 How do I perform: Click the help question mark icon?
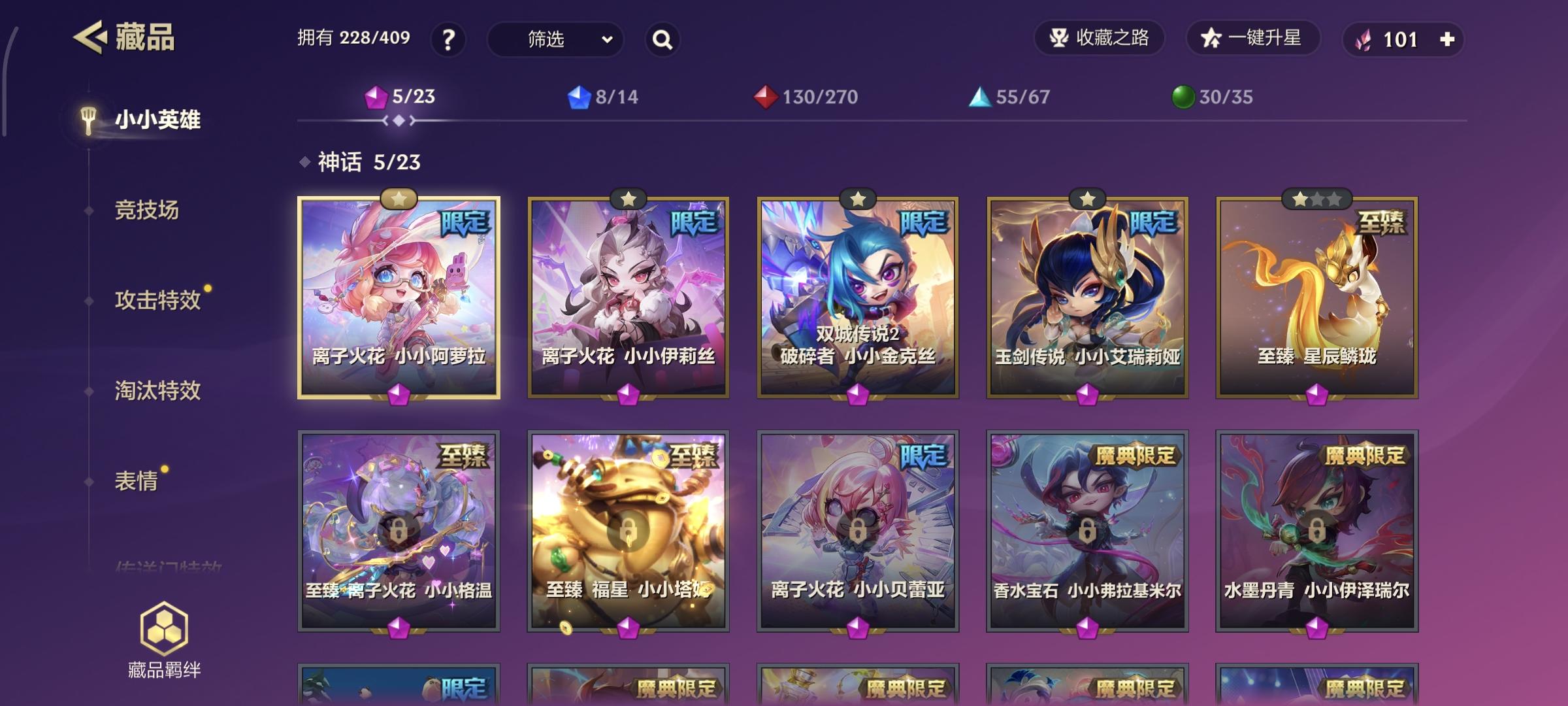[x=450, y=40]
